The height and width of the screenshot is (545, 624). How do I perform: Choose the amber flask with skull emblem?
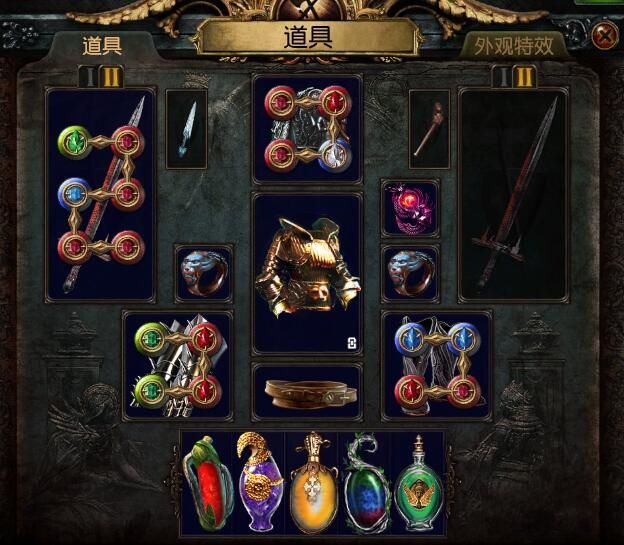pos(312,484)
